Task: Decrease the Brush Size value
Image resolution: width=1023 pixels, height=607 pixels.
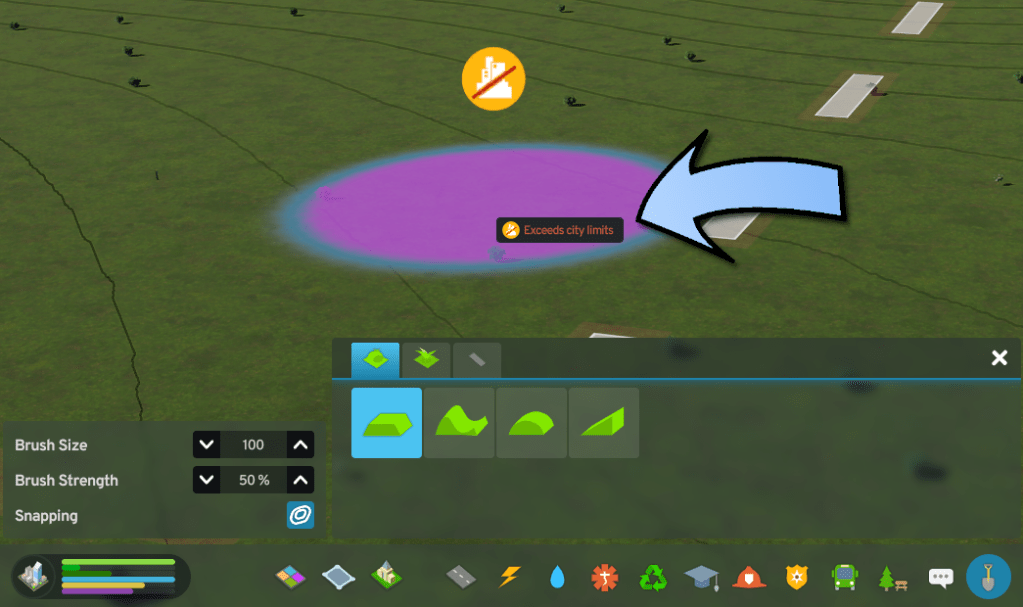Action: (206, 445)
